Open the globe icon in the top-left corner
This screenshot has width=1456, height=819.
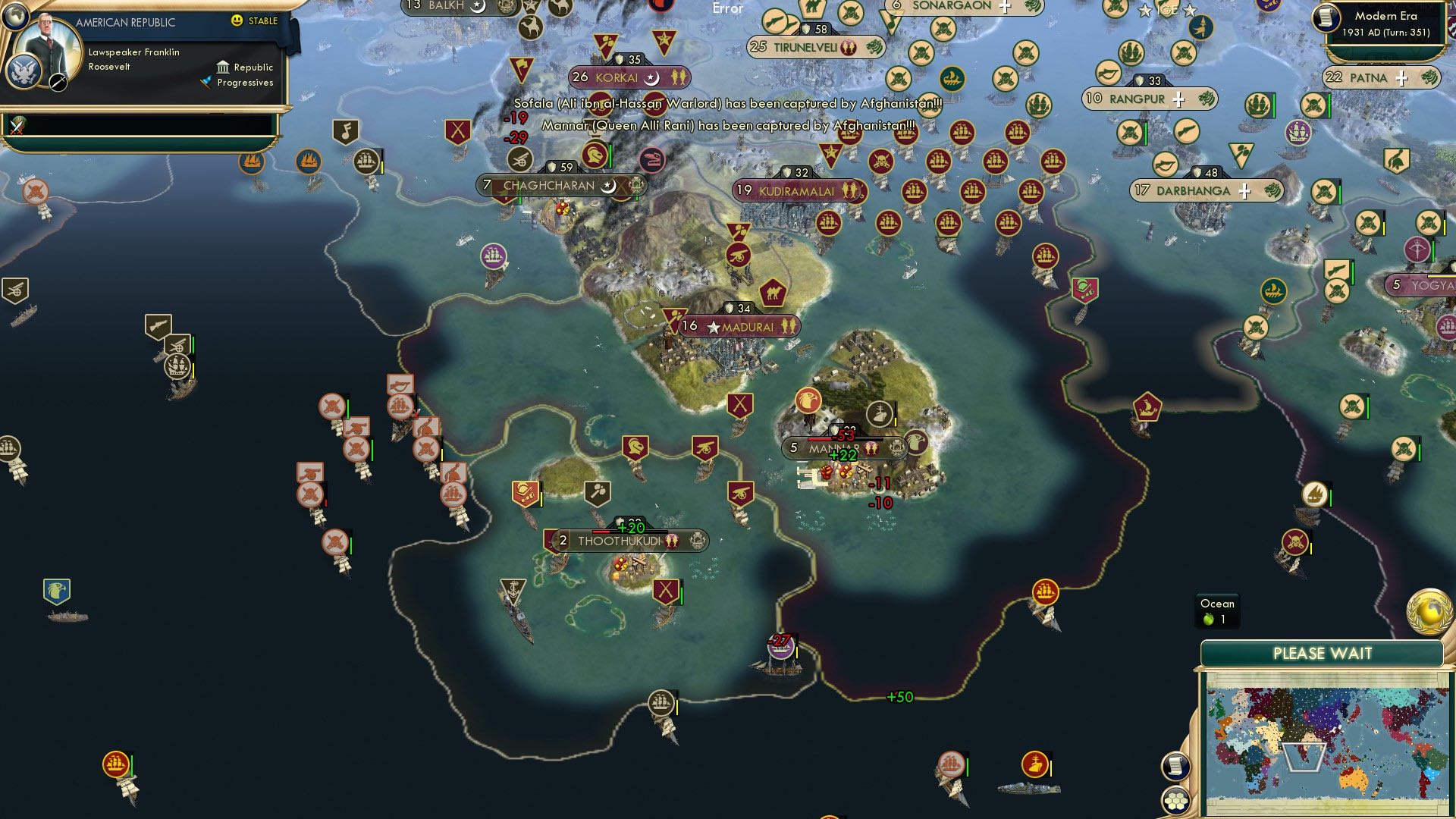tap(15, 17)
